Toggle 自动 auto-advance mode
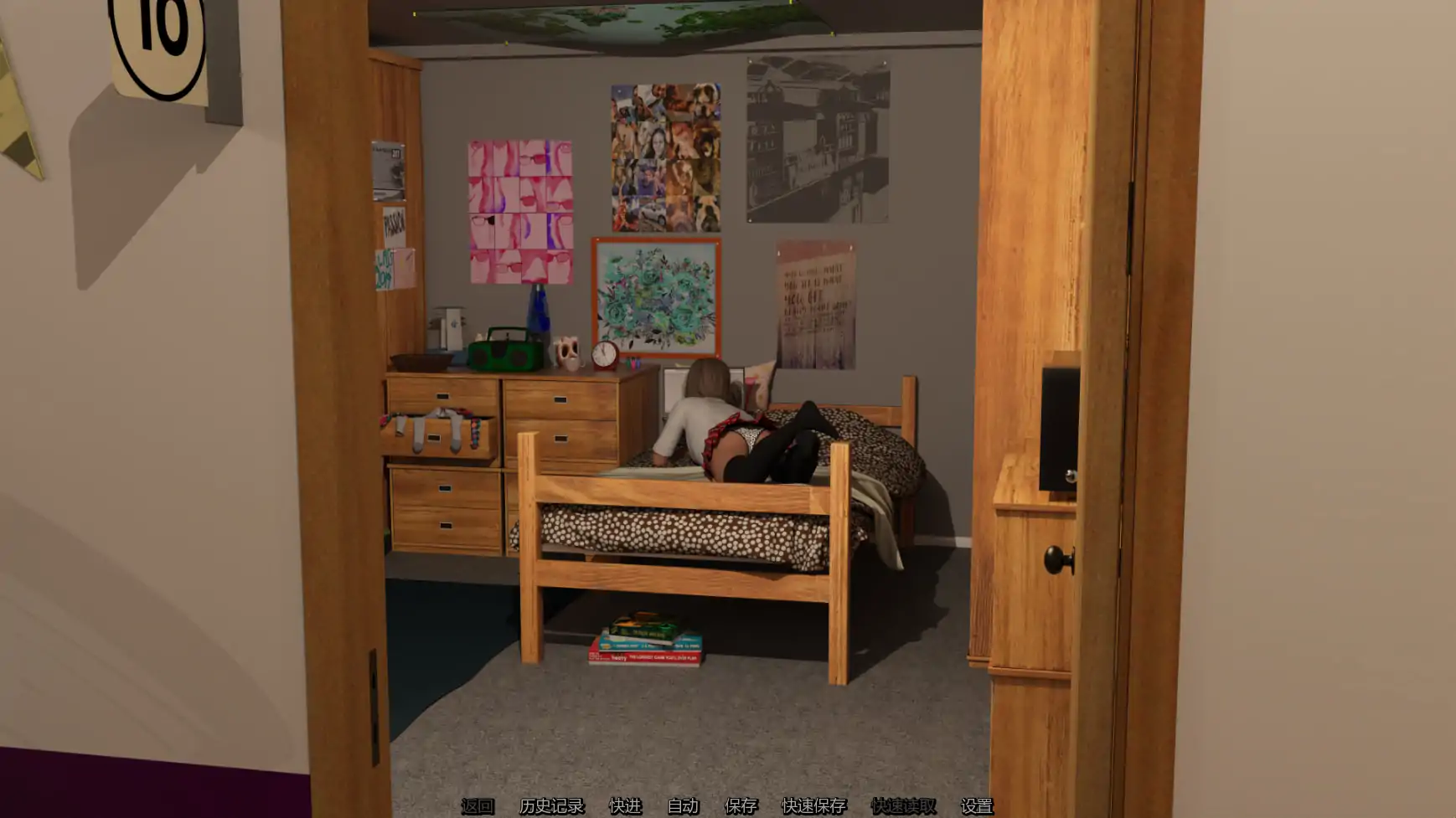Image resolution: width=1456 pixels, height=818 pixels. click(x=683, y=807)
